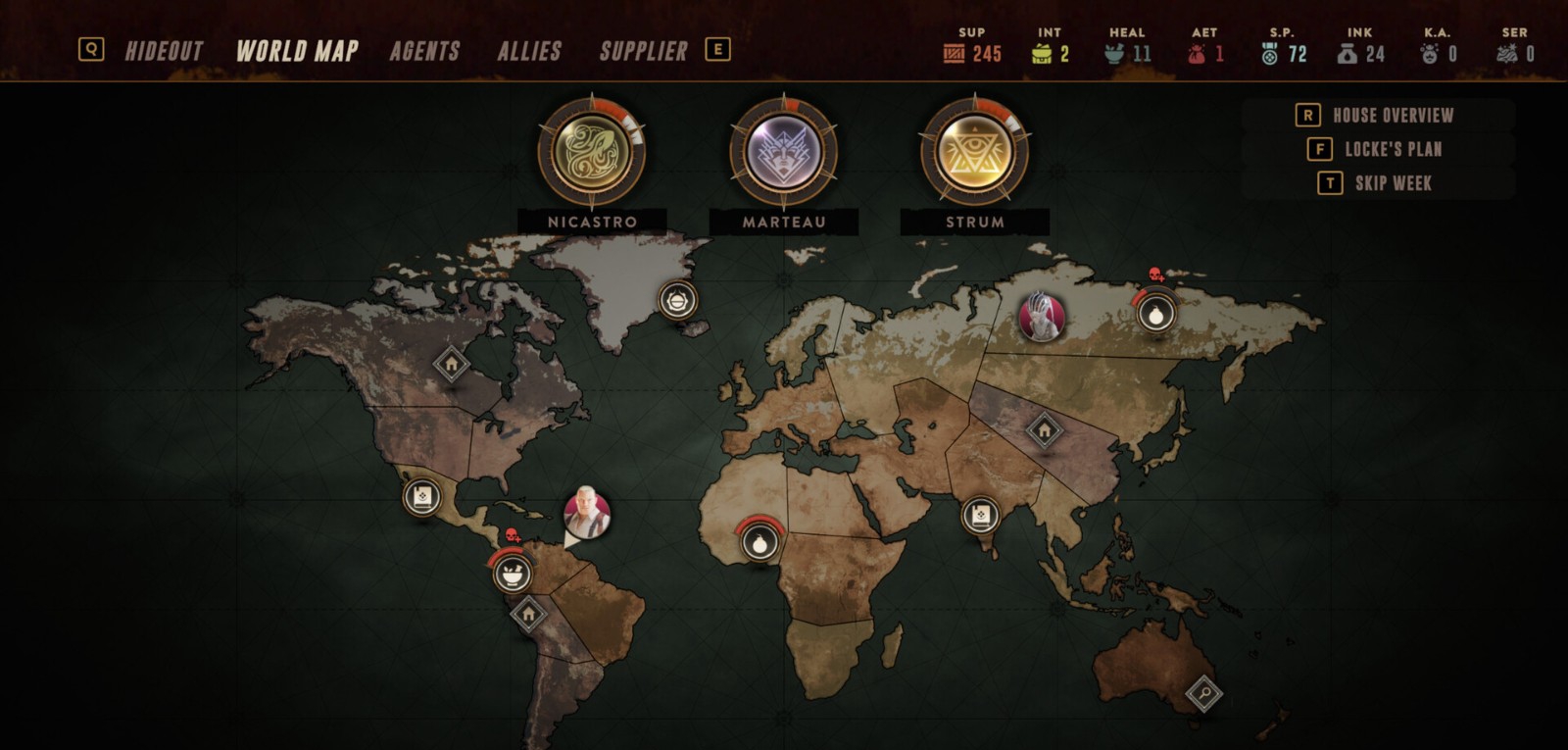Open the Supplier tab
This screenshot has height=750, width=1568.
click(643, 51)
